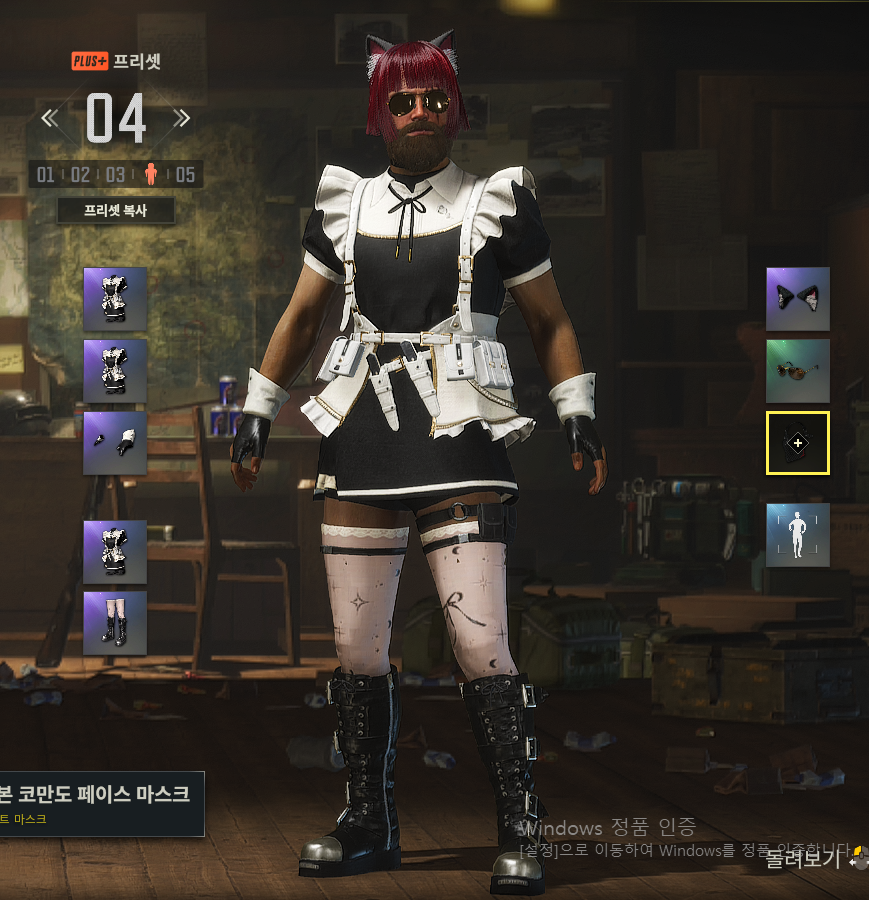Viewport: 869px width, 900px height.
Task: Go to the previous preset arrow
Action: tap(49, 119)
